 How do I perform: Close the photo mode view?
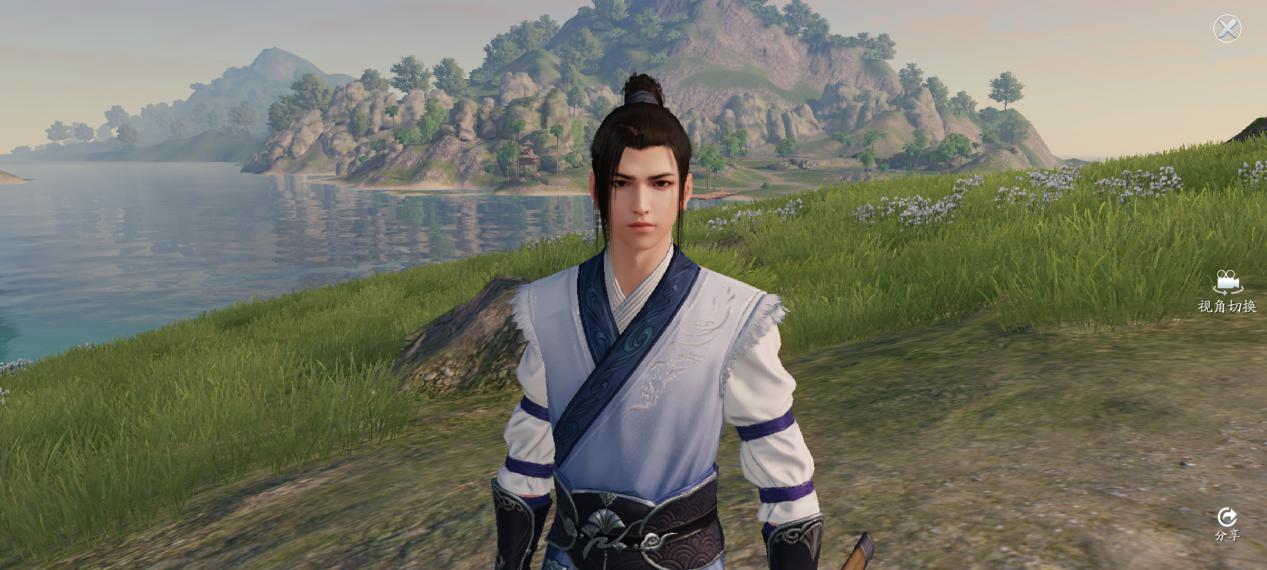[x=1227, y=28]
